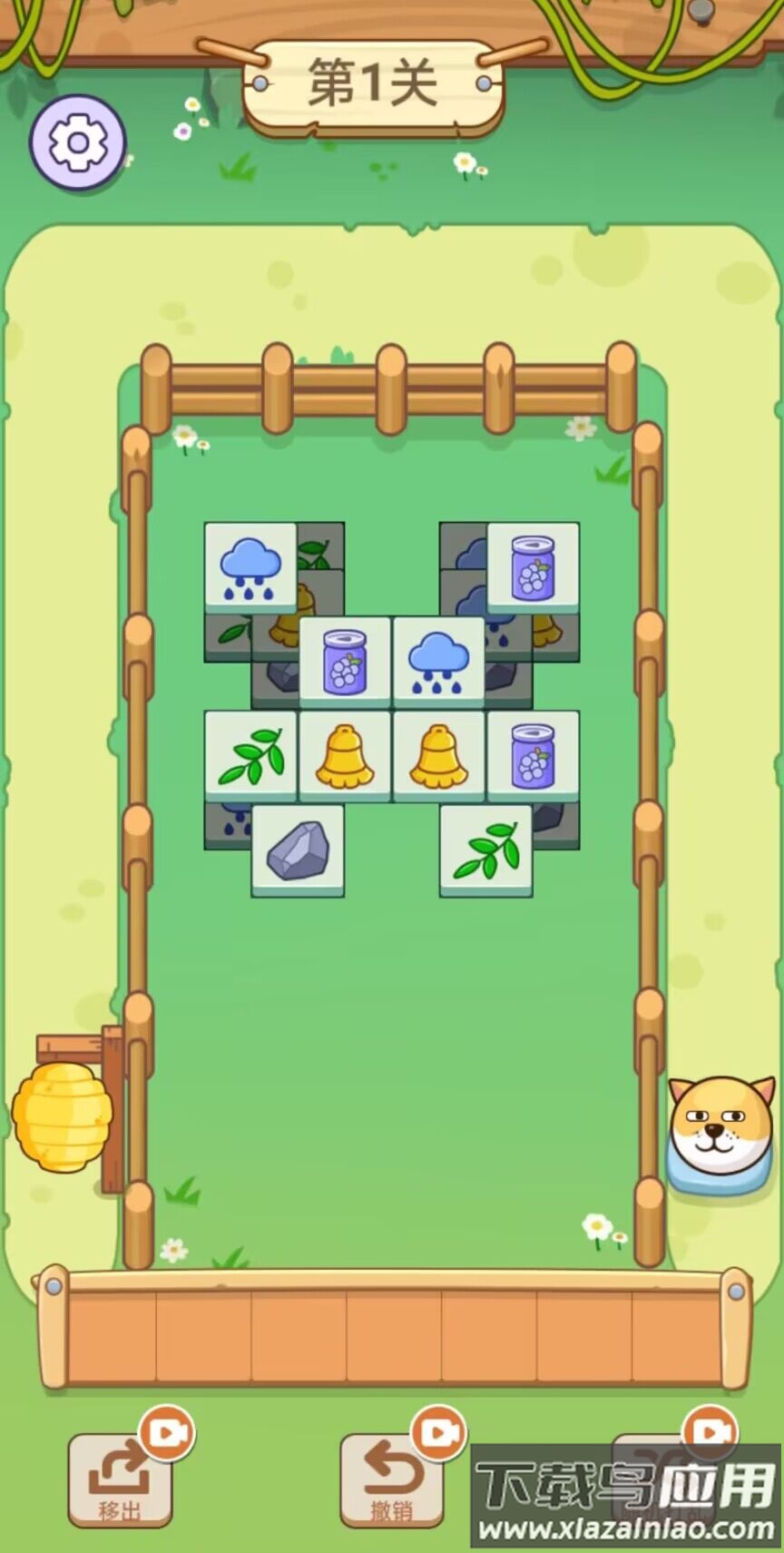Screen dimensions: 784x1553
Task: Open the gear settings menu
Action: pyautogui.click(x=77, y=143)
